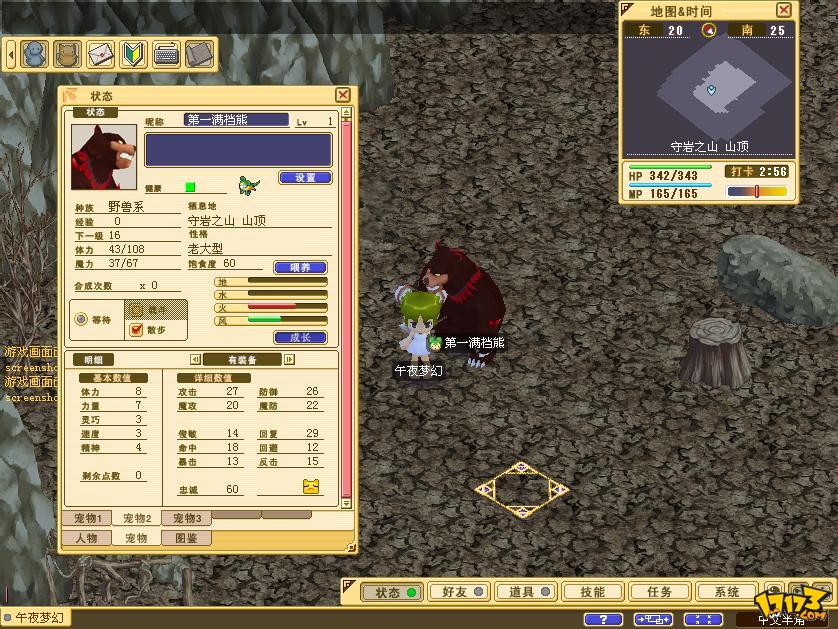Open 道具 items from bottom menu
Viewport: 838px width, 629px height.
527,592
